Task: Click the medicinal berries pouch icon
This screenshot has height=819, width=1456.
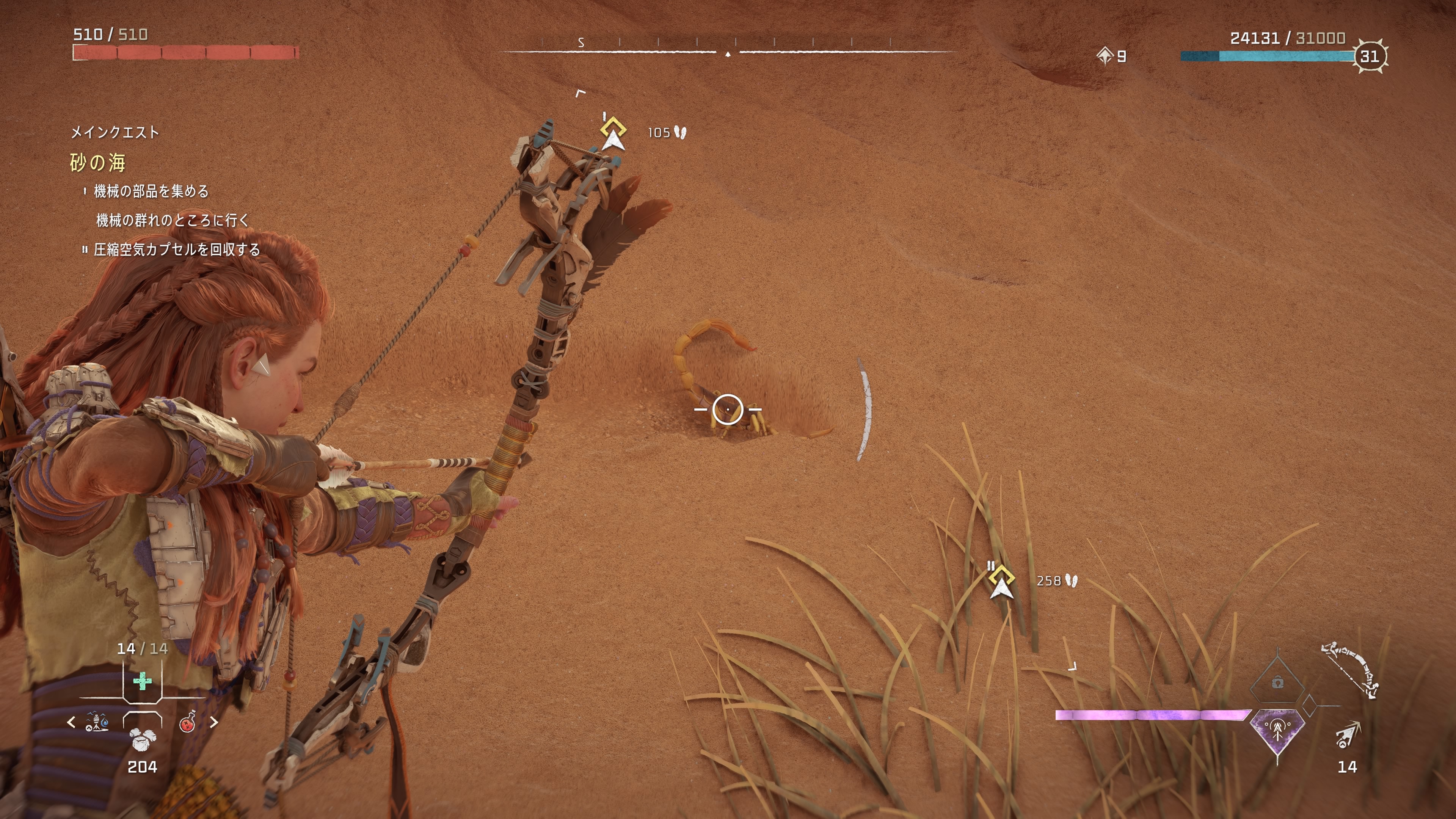Action: click(x=142, y=737)
